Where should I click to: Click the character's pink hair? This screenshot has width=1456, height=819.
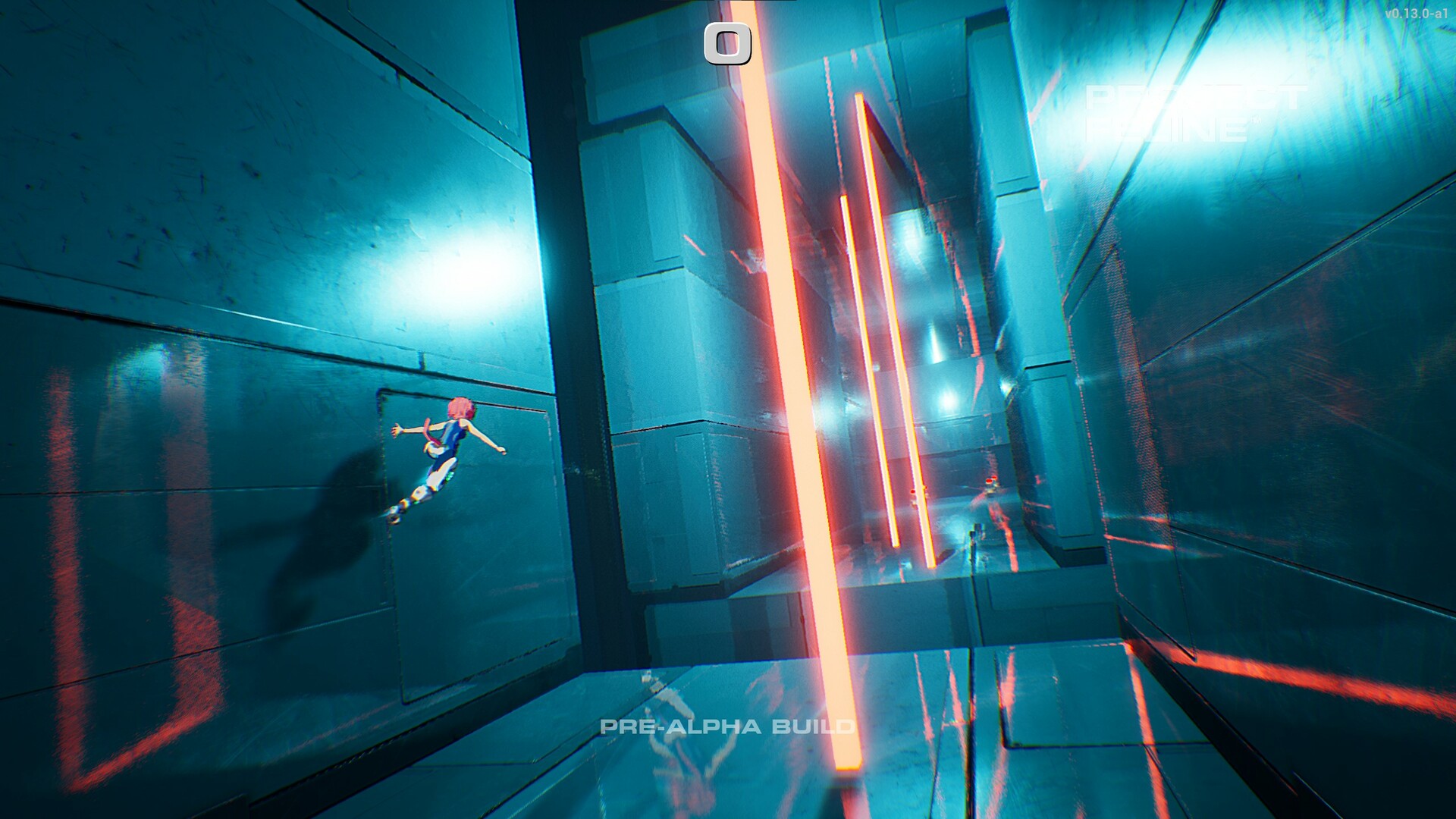(461, 408)
